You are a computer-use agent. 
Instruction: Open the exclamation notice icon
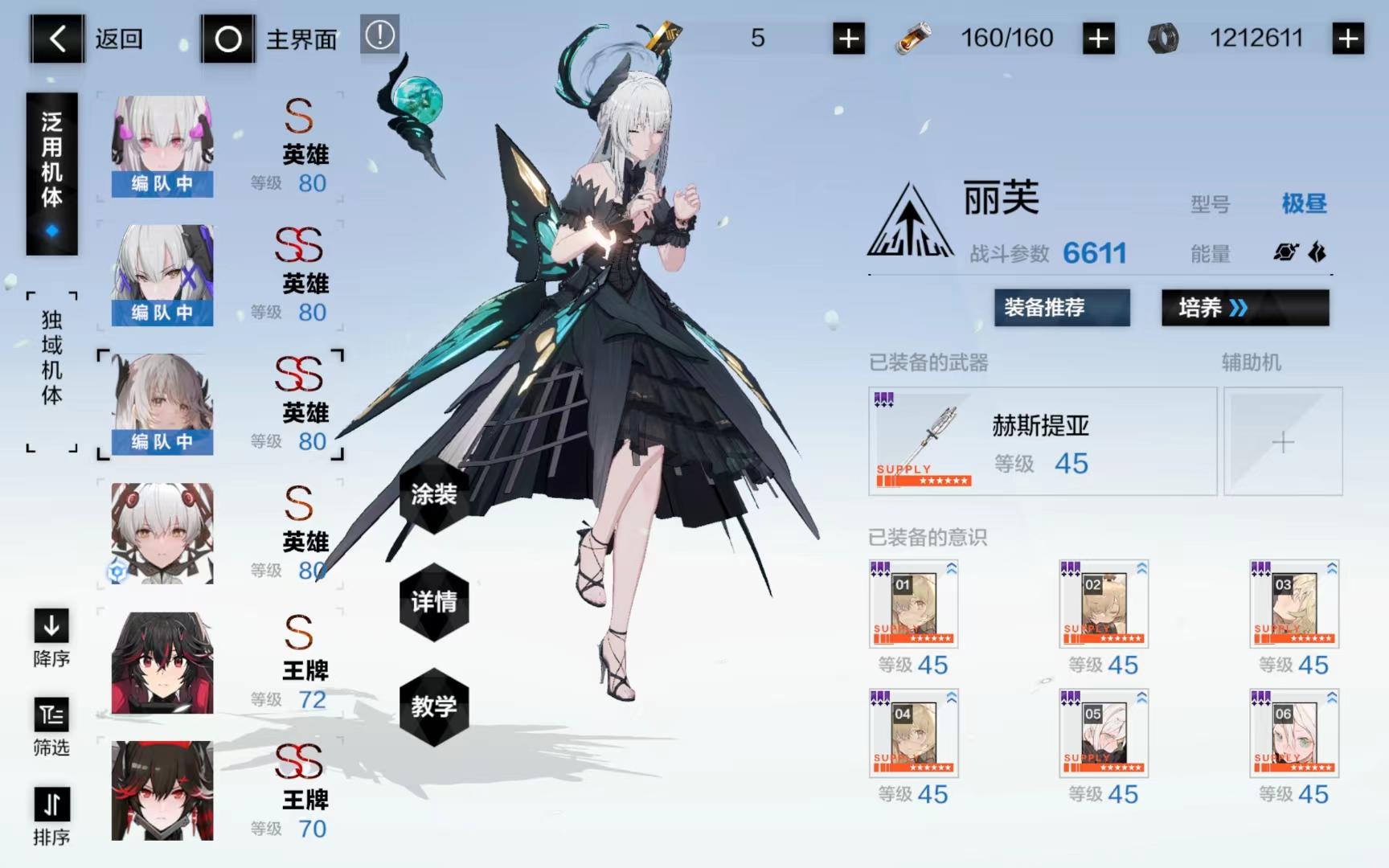pos(380,36)
